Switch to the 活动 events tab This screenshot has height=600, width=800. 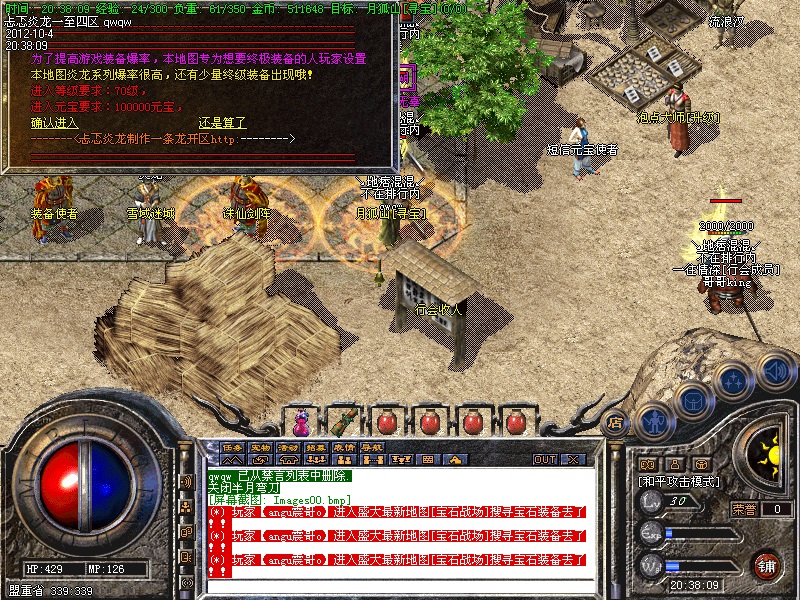(289, 446)
